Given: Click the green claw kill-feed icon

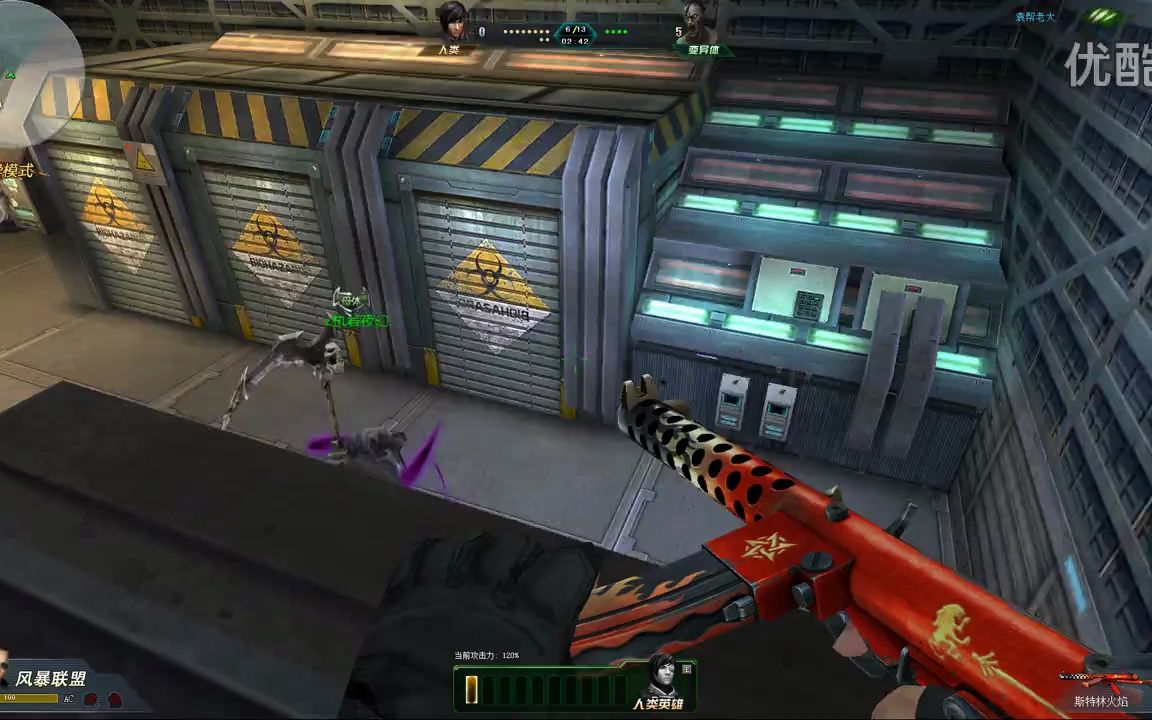Looking at the screenshot, I should pyautogui.click(x=1101, y=16).
